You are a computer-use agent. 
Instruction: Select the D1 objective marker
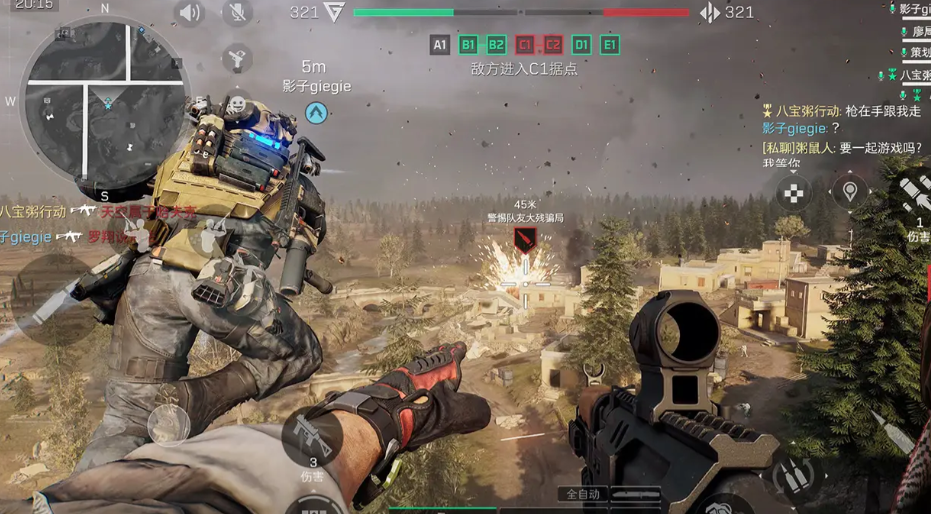tap(582, 44)
